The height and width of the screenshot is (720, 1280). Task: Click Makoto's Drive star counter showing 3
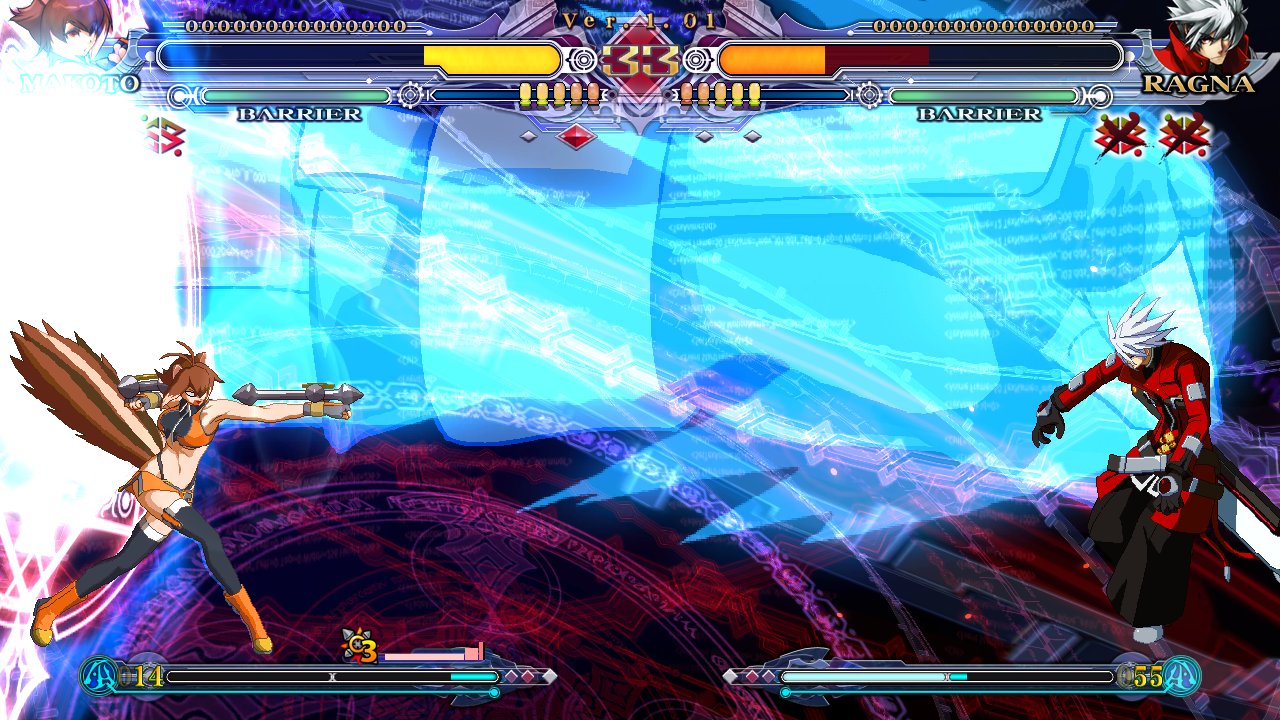point(360,648)
